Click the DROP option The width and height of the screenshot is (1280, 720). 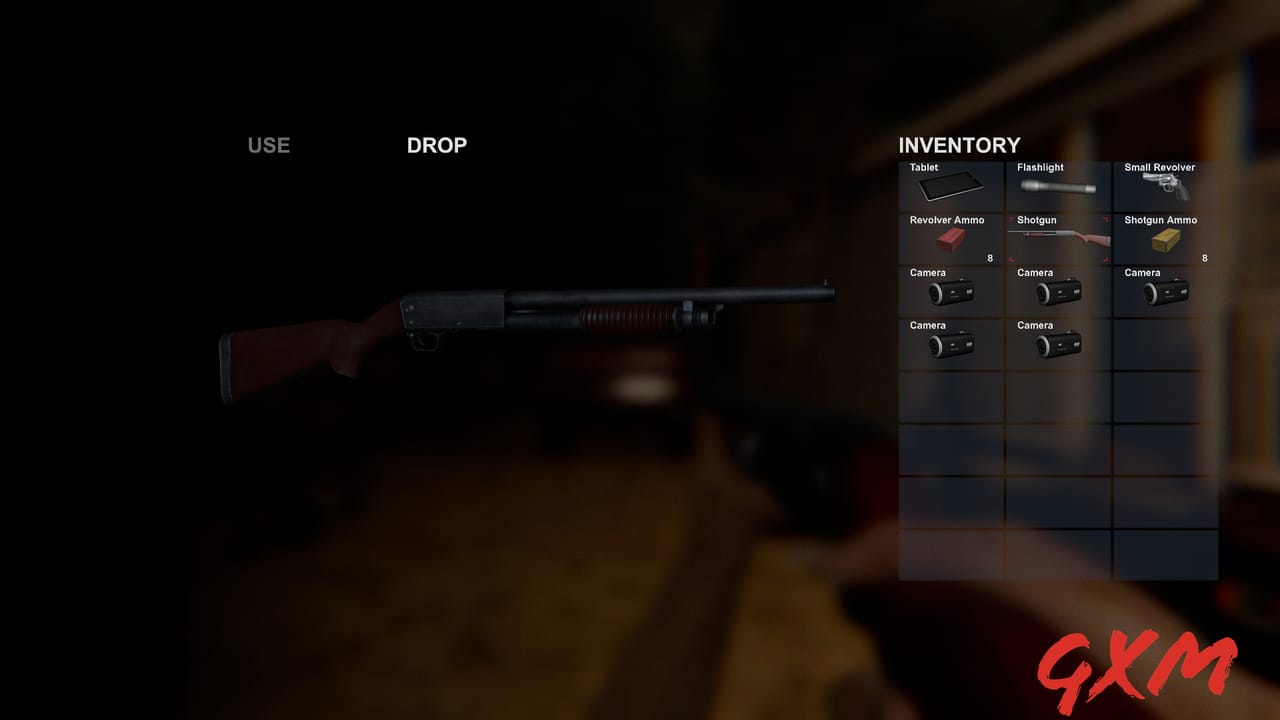[436, 145]
